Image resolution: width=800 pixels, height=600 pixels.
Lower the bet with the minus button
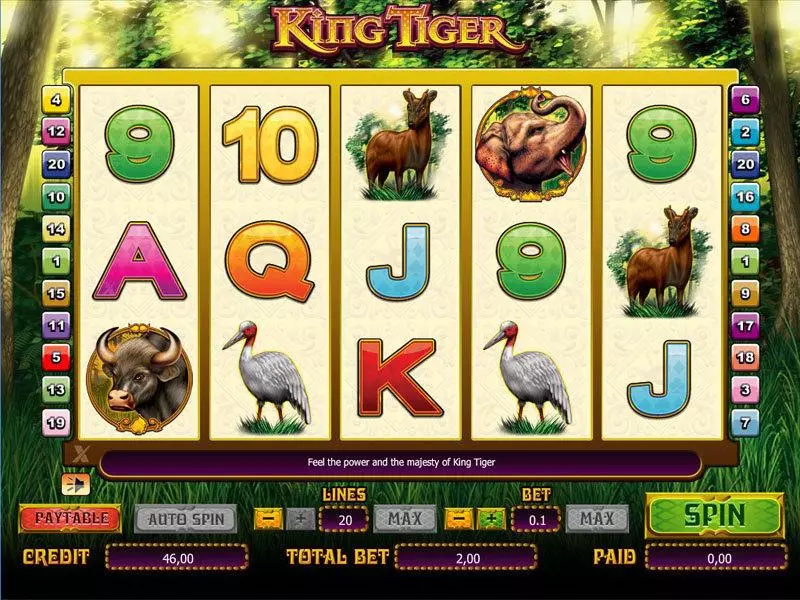pyautogui.click(x=459, y=519)
